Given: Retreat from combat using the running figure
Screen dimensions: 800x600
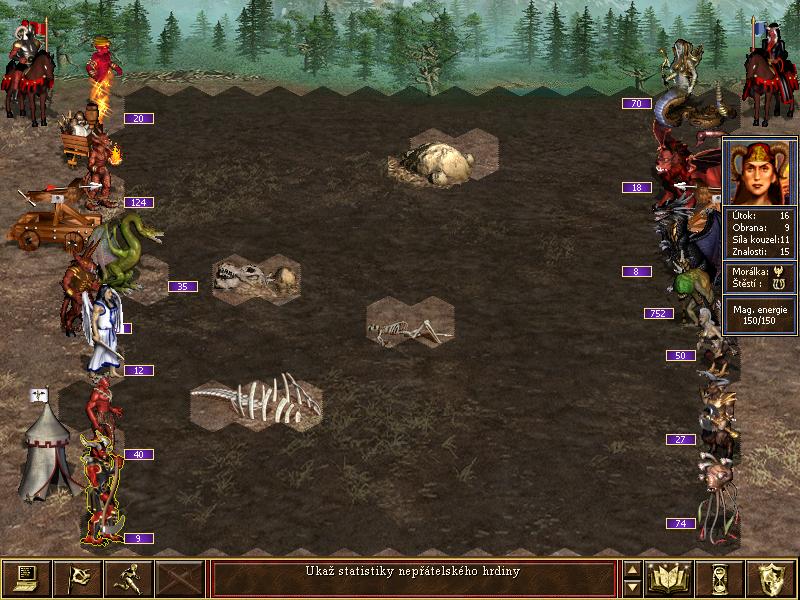Looking at the screenshot, I should tap(129, 578).
